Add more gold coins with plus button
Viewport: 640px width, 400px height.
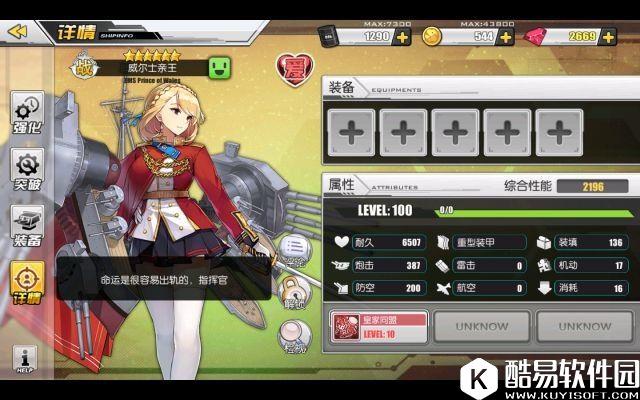[506, 37]
